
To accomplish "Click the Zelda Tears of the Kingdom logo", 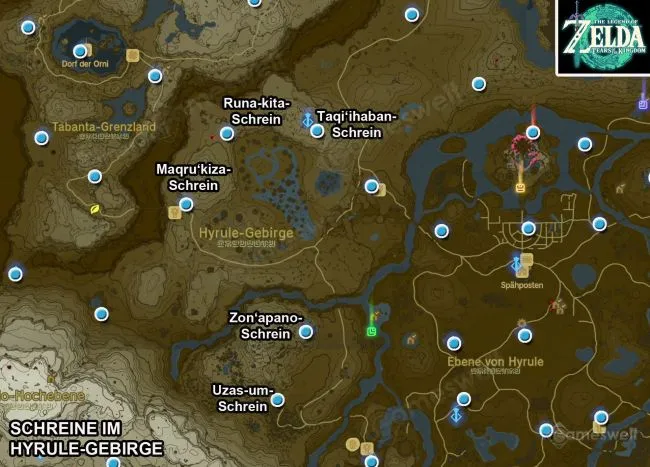I will pyautogui.click(x=602, y=38).
